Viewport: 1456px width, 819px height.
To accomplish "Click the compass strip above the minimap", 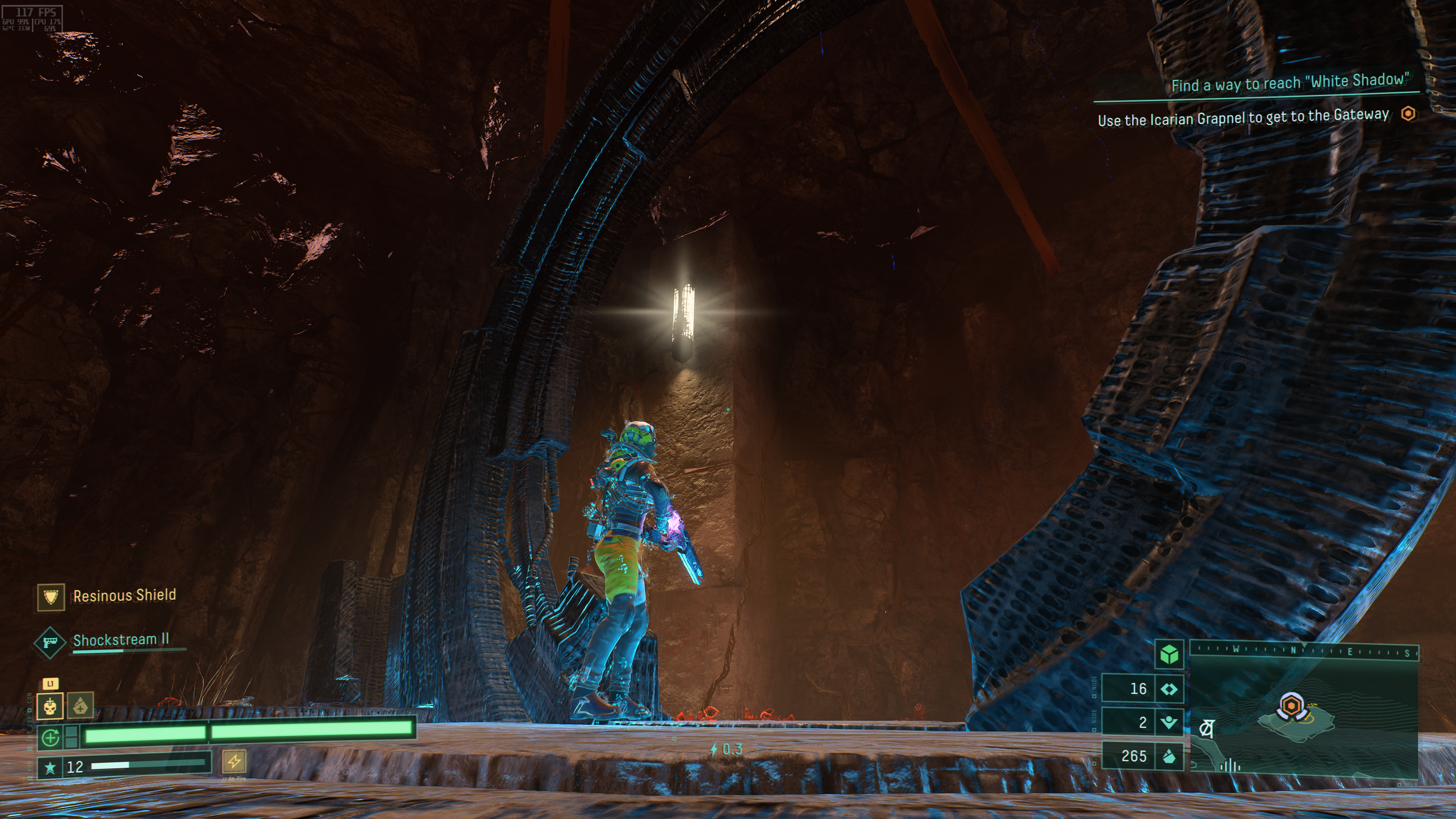I will click(x=1304, y=651).
